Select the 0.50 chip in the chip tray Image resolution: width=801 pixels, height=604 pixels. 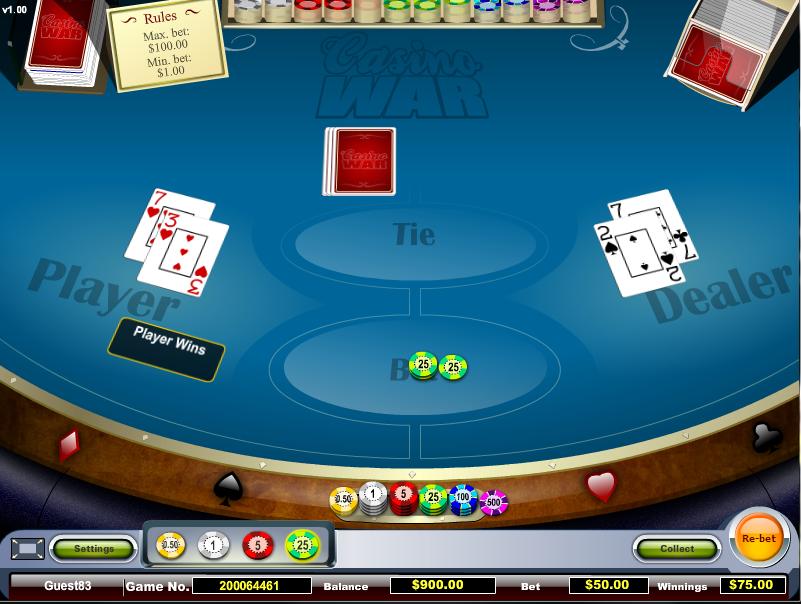[171, 545]
